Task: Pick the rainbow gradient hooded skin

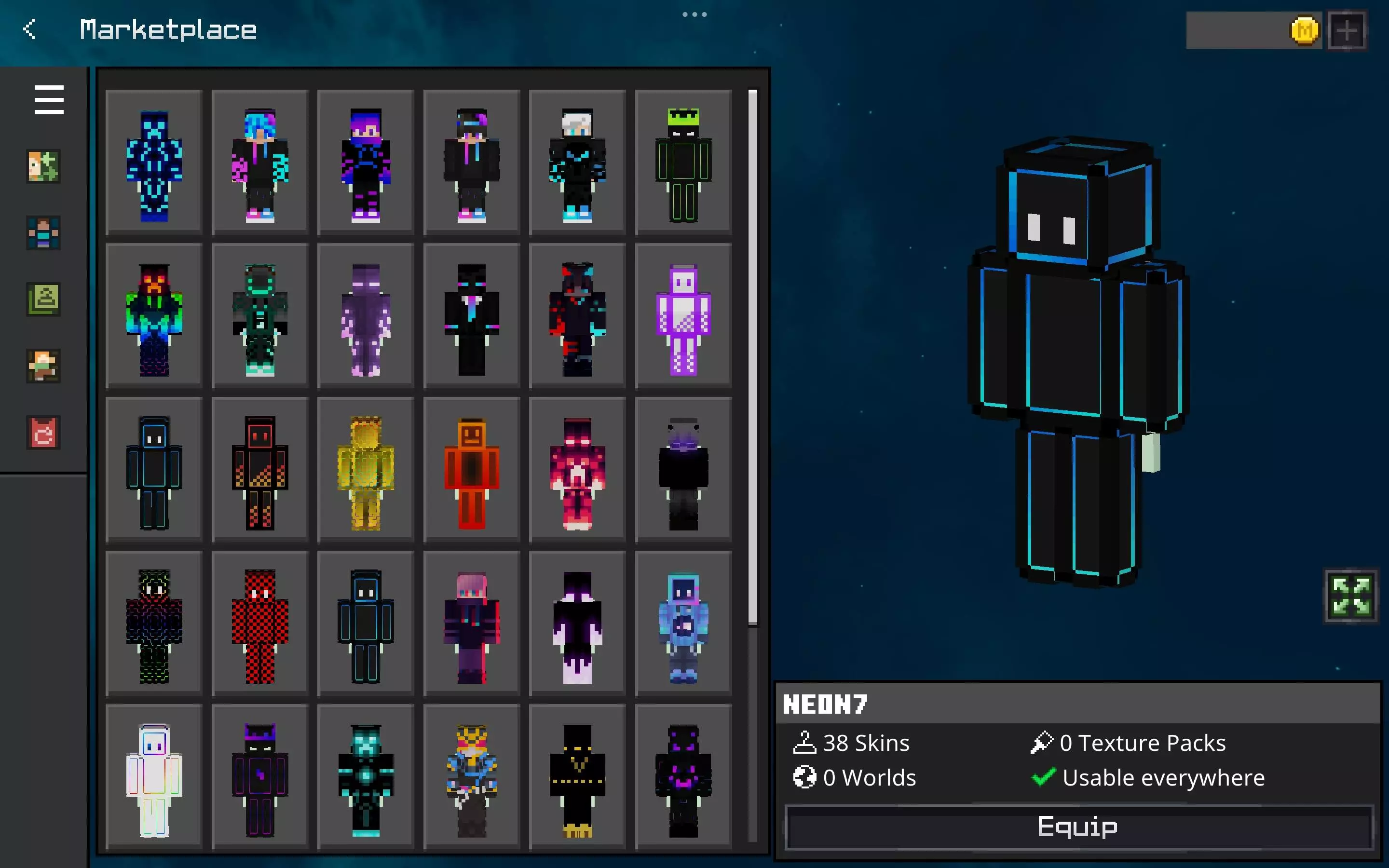Action: tap(154, 317)
